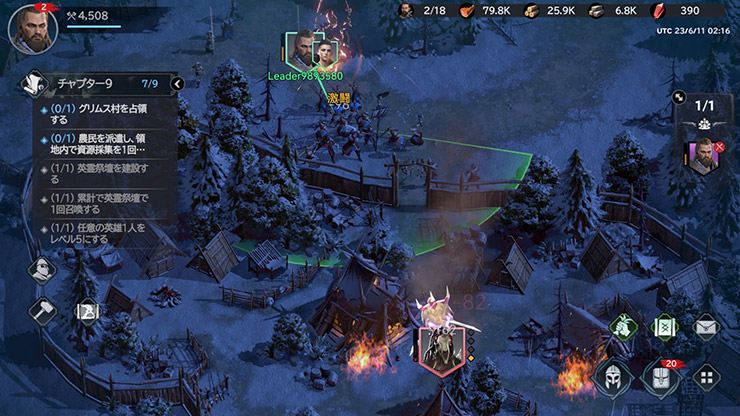Toggle the march queue expand arrows

point(679,101)
